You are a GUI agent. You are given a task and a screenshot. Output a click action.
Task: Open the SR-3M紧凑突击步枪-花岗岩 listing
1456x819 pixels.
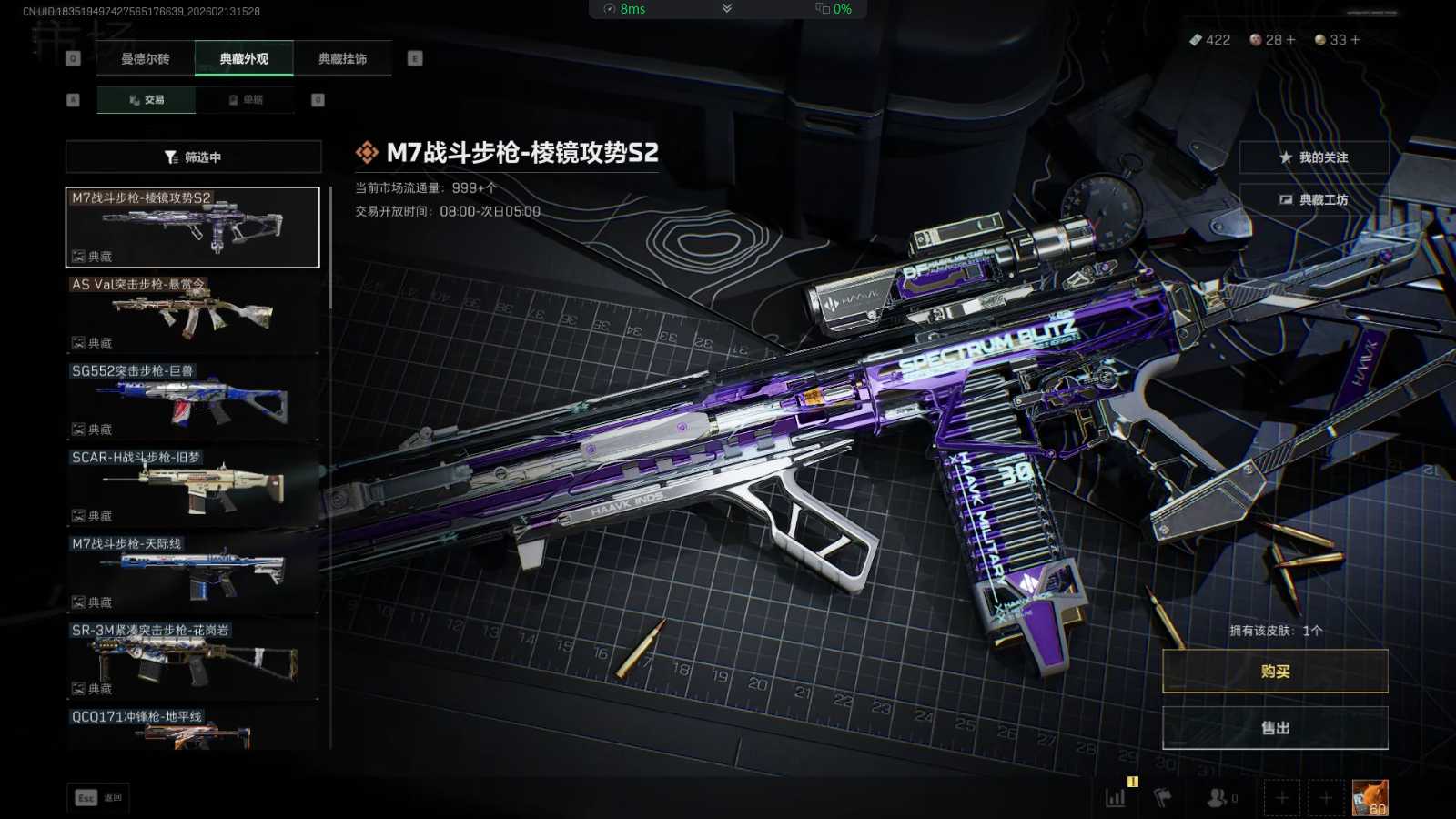tap(193, 659)
